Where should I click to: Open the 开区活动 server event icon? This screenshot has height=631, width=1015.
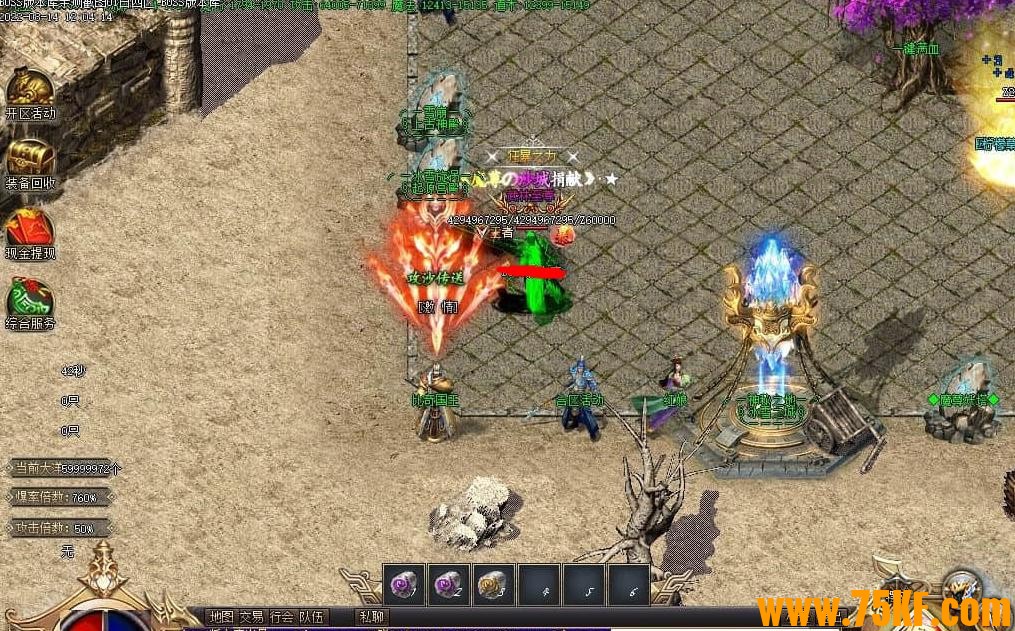(30, 90)
